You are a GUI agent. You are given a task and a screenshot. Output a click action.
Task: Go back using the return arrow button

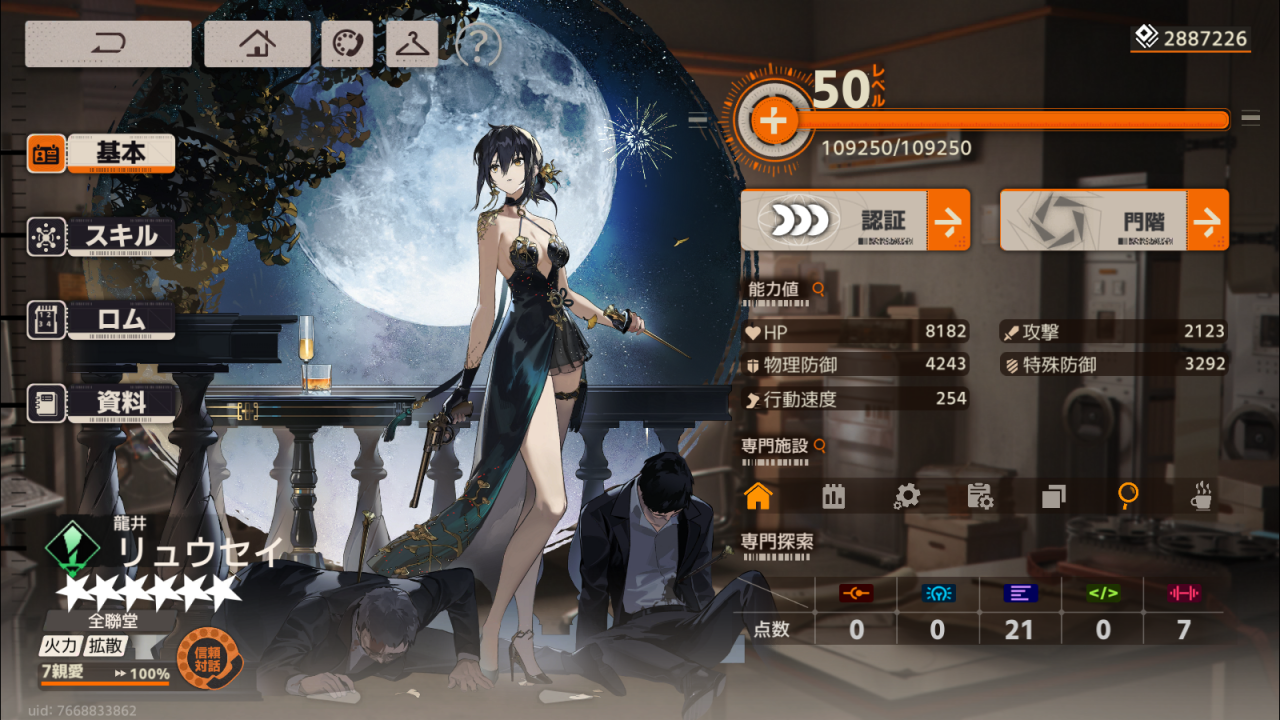[x=108, y=44]
